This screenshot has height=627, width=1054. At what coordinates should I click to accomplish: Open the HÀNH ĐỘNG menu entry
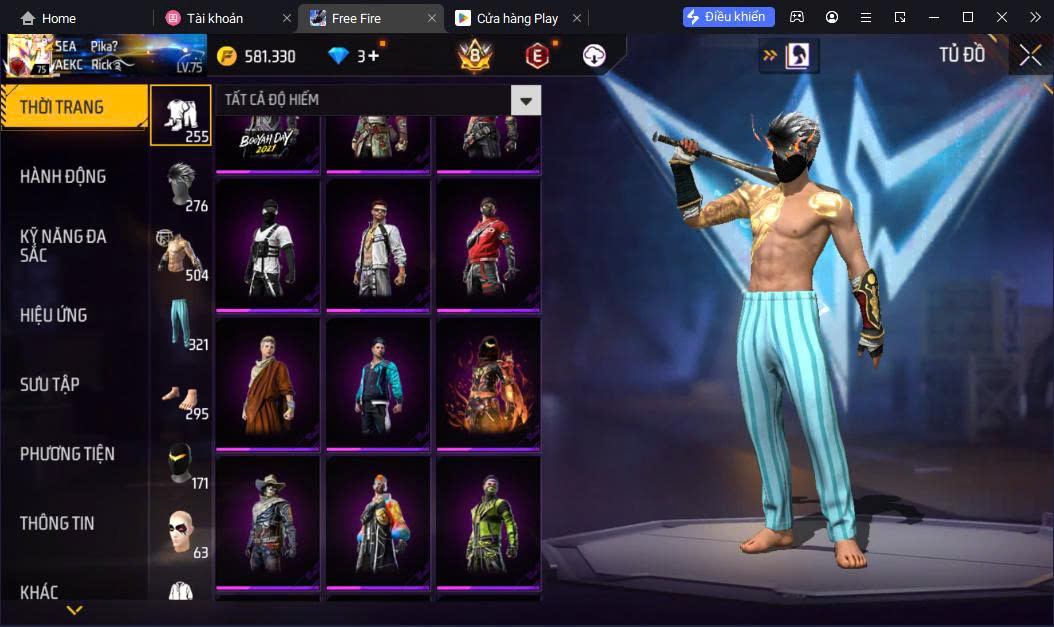pyautogui.click(x=63, y=176)
